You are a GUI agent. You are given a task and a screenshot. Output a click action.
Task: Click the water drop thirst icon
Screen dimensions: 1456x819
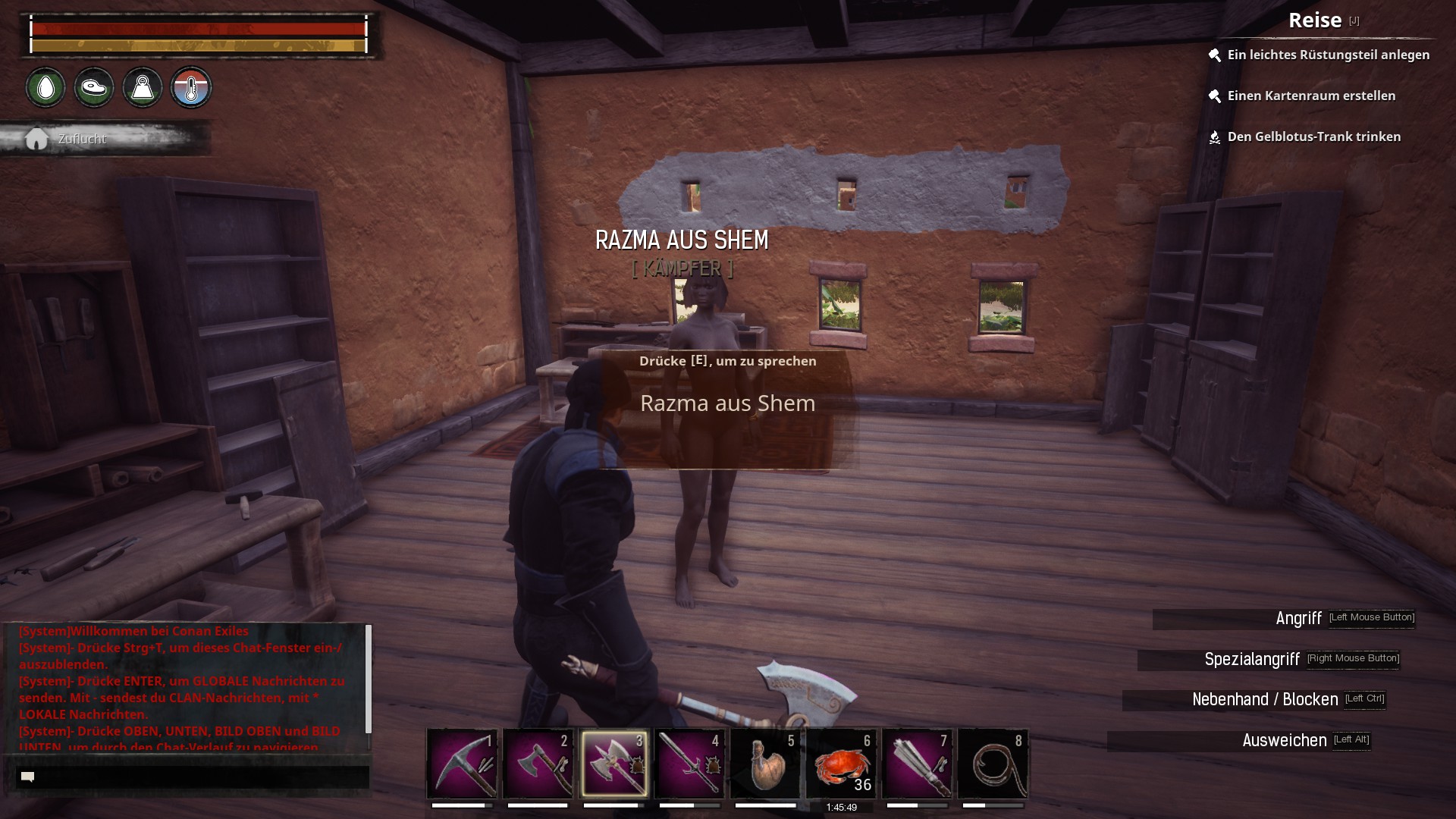click(45, 88)
